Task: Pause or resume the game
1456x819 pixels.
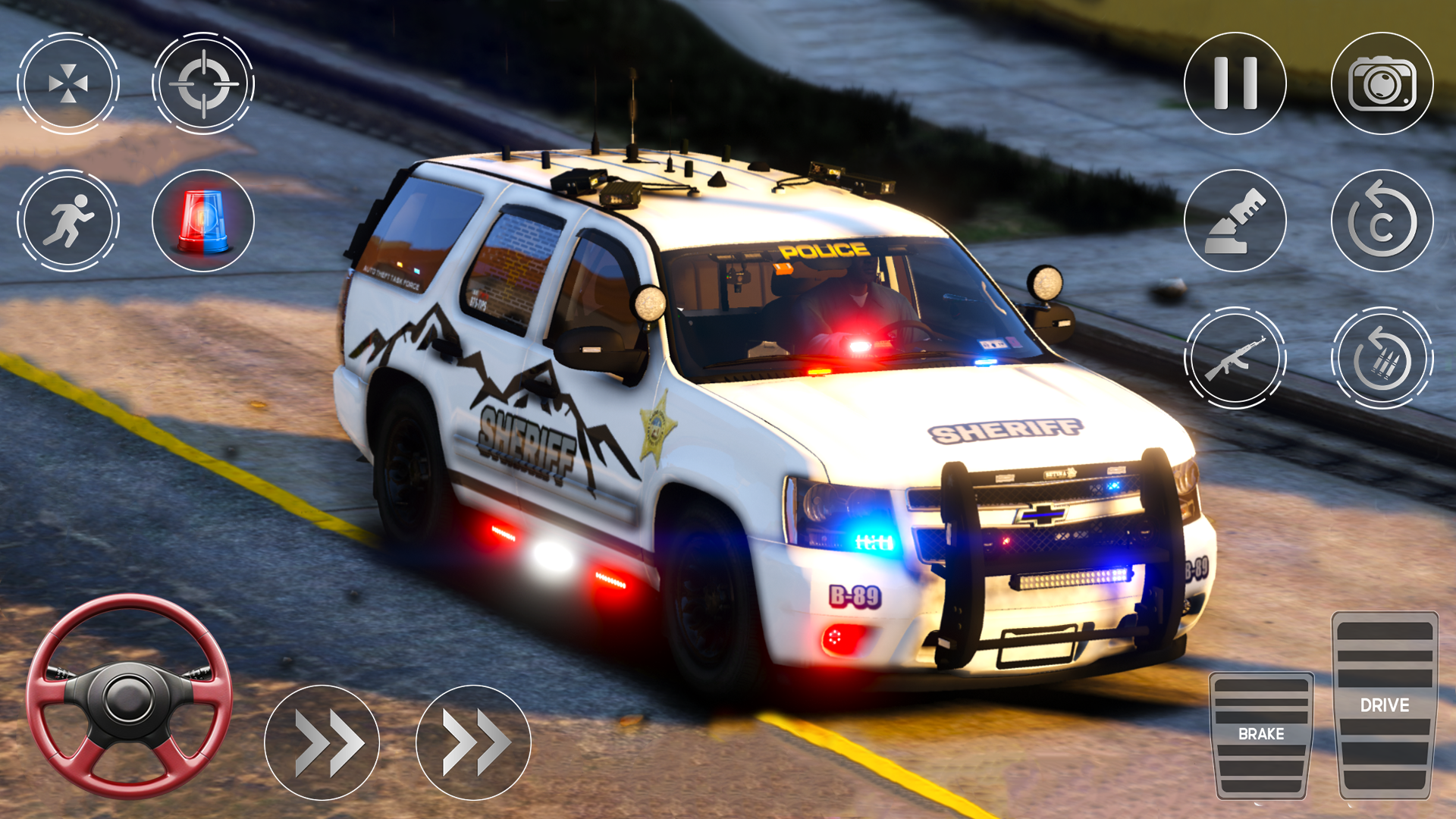Action: tap(1236, 83)
